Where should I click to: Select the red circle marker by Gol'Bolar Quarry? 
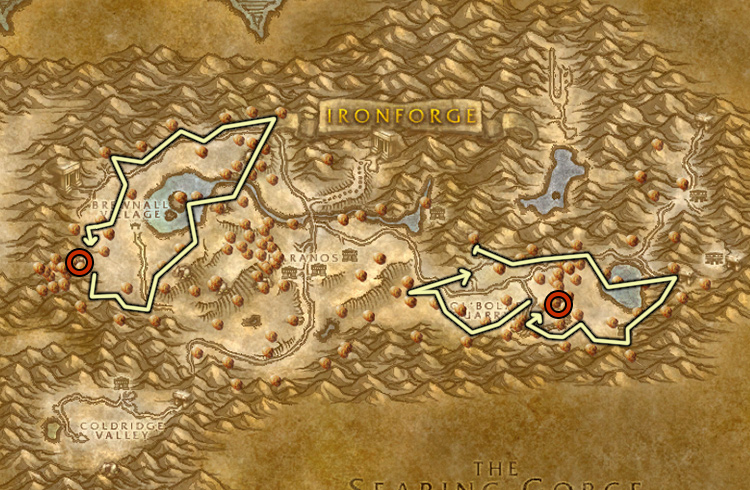(x=559, y=303)
